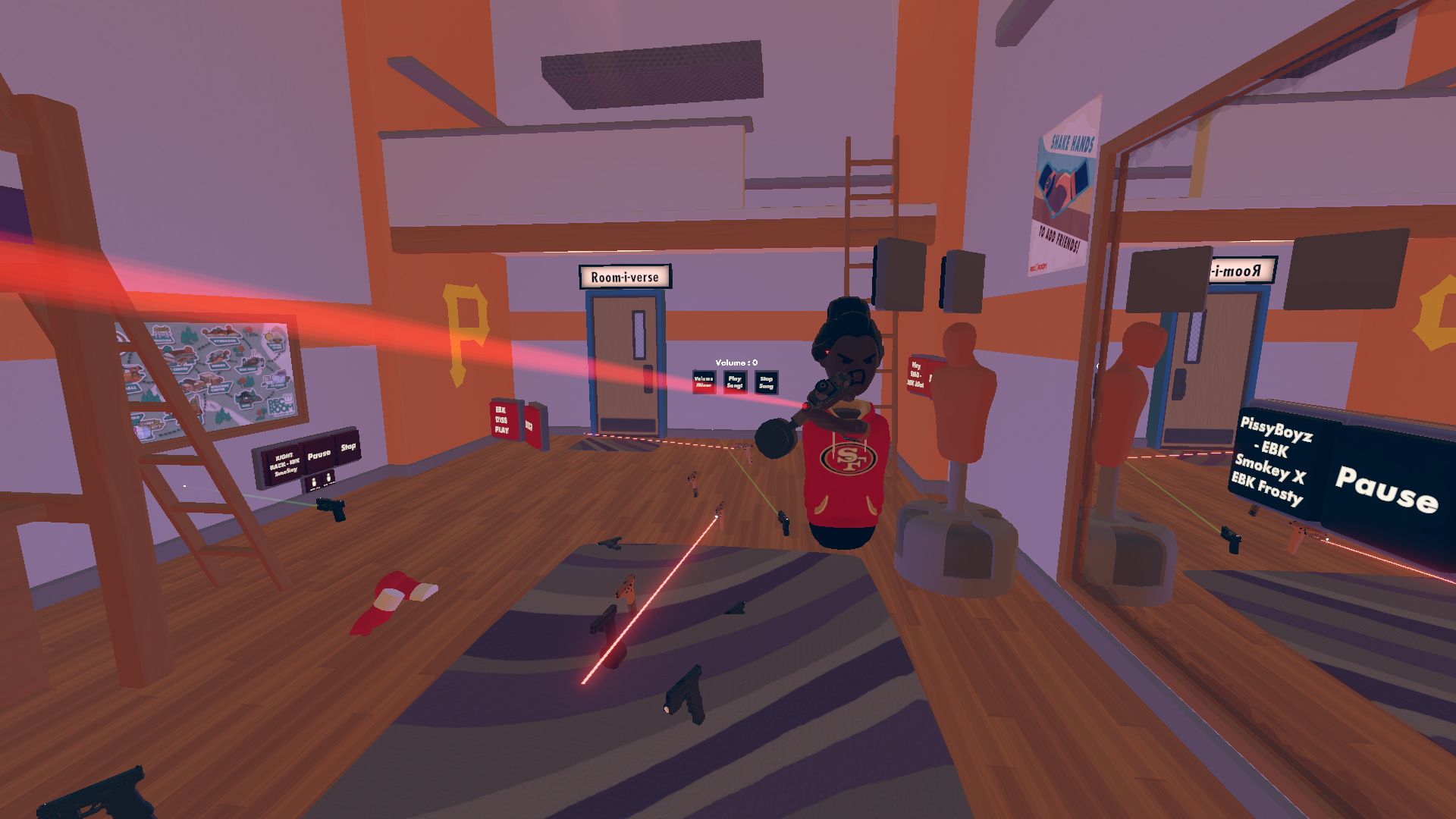
Task: Tap a figure icon on the small panel
Action: (314, 481)
